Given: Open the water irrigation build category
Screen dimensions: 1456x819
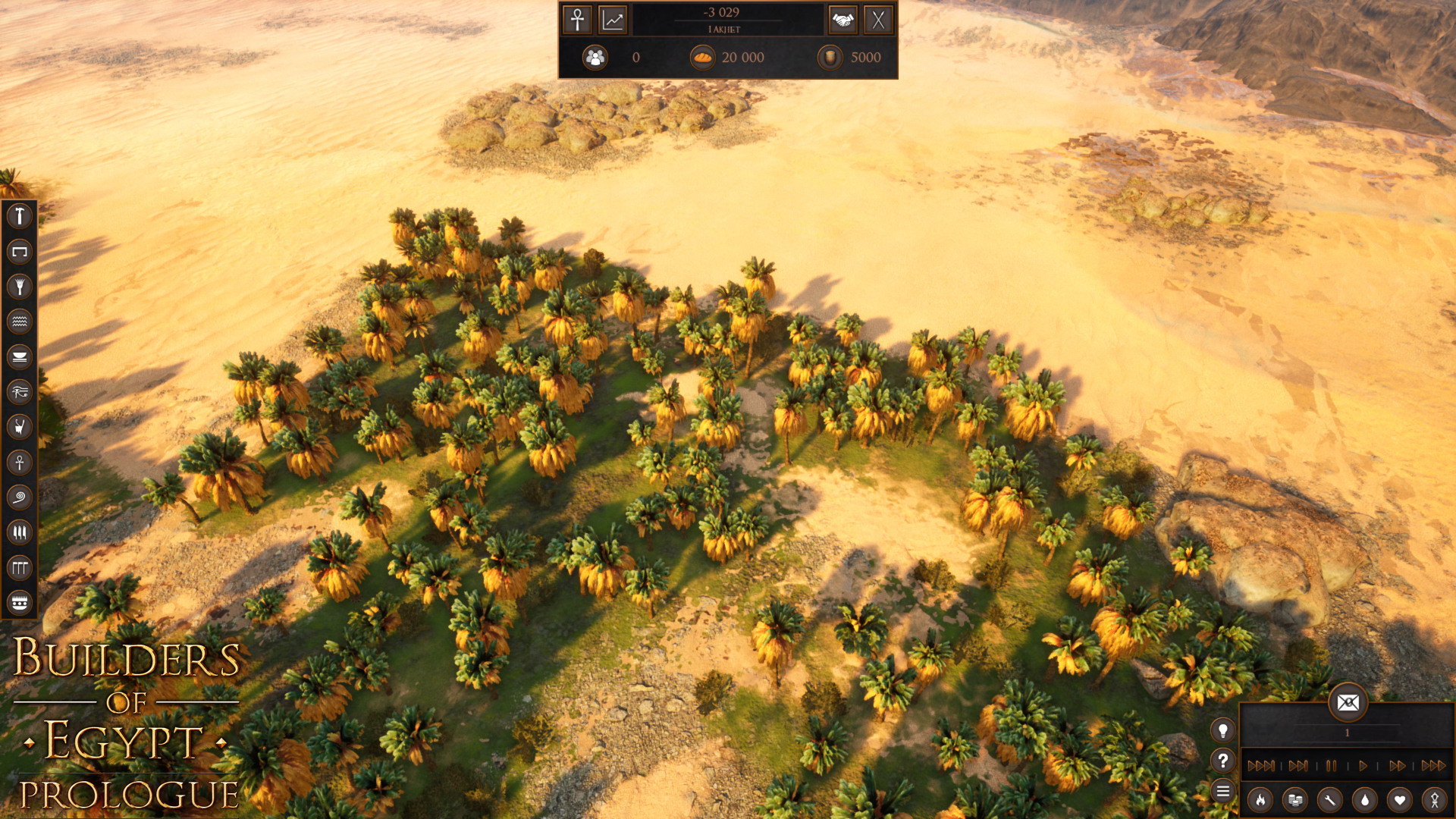Looking at the screenshot, I should point(20,322).
